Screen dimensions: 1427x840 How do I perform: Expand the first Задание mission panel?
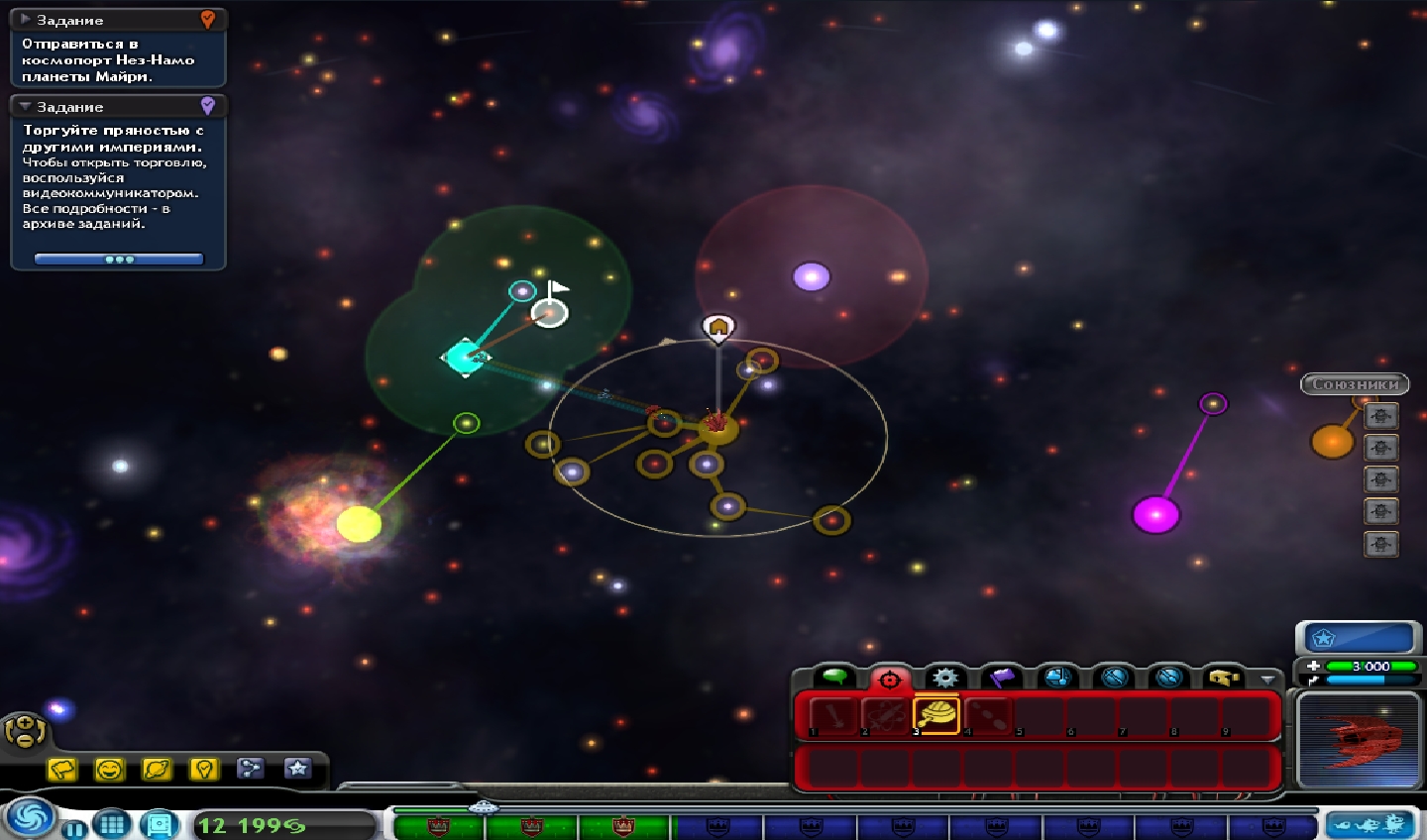click(26, 20)
